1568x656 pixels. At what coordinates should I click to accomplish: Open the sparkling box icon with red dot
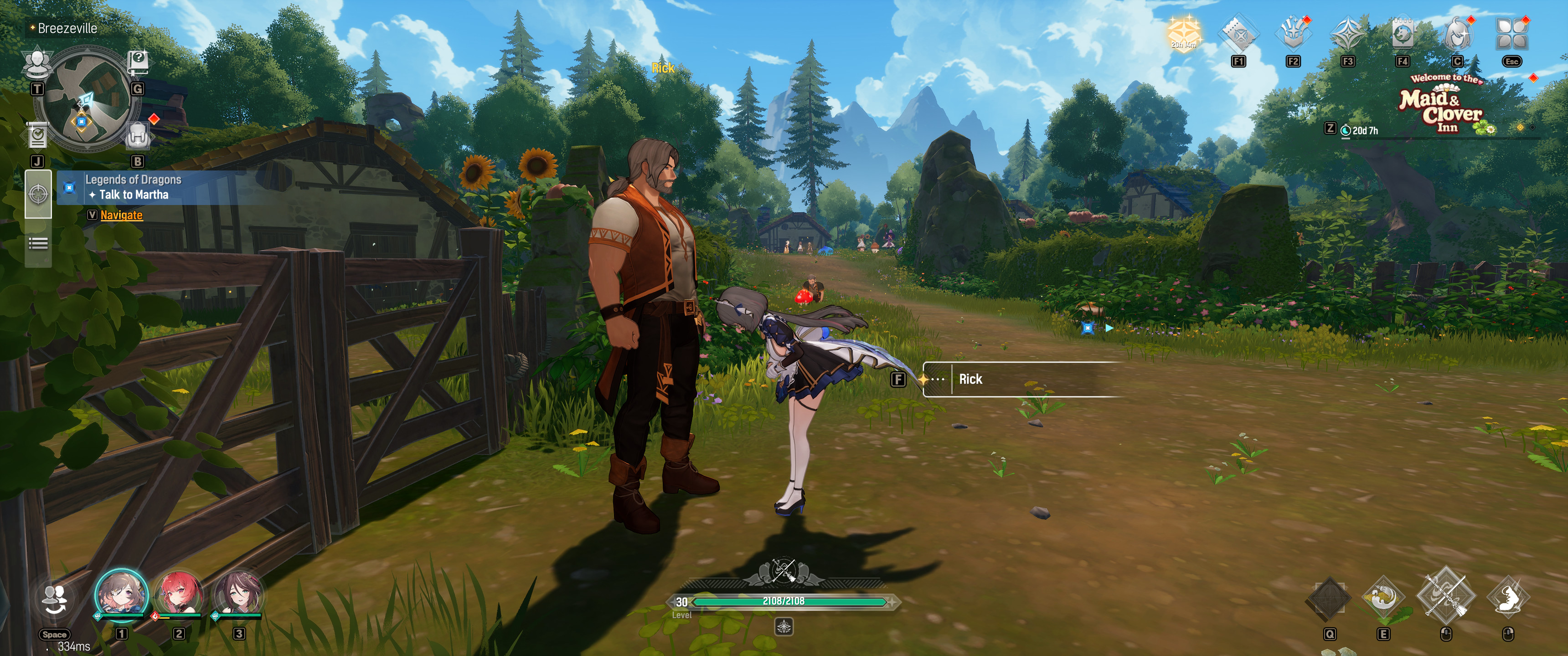point(1293,34)
